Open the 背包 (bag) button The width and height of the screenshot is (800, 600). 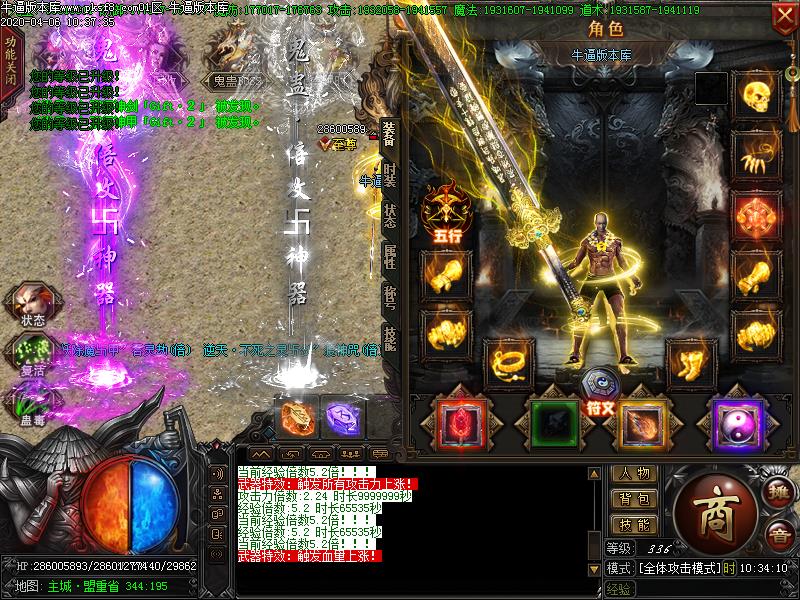[634, 499]
